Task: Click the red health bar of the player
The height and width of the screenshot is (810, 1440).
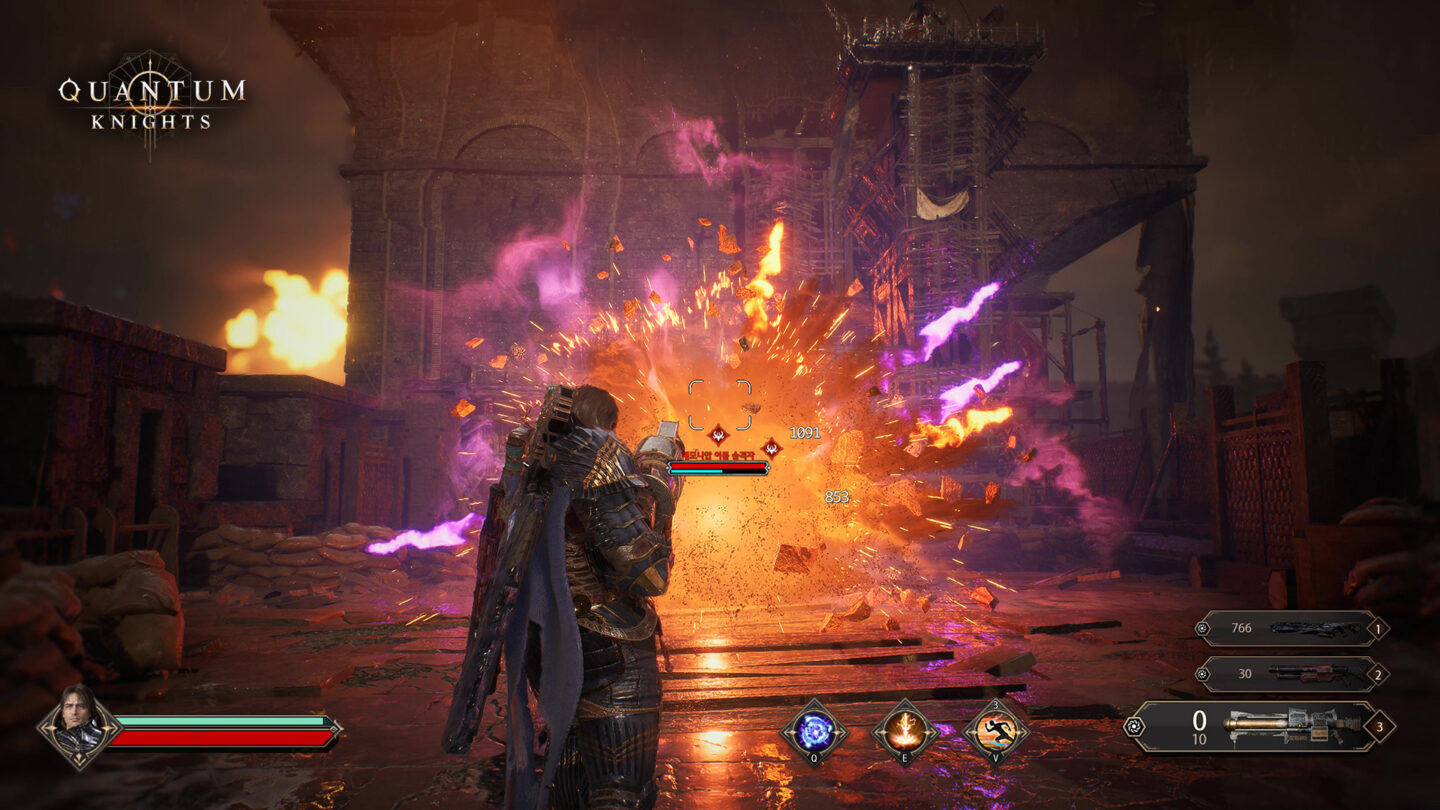Action: coord(222,740)
